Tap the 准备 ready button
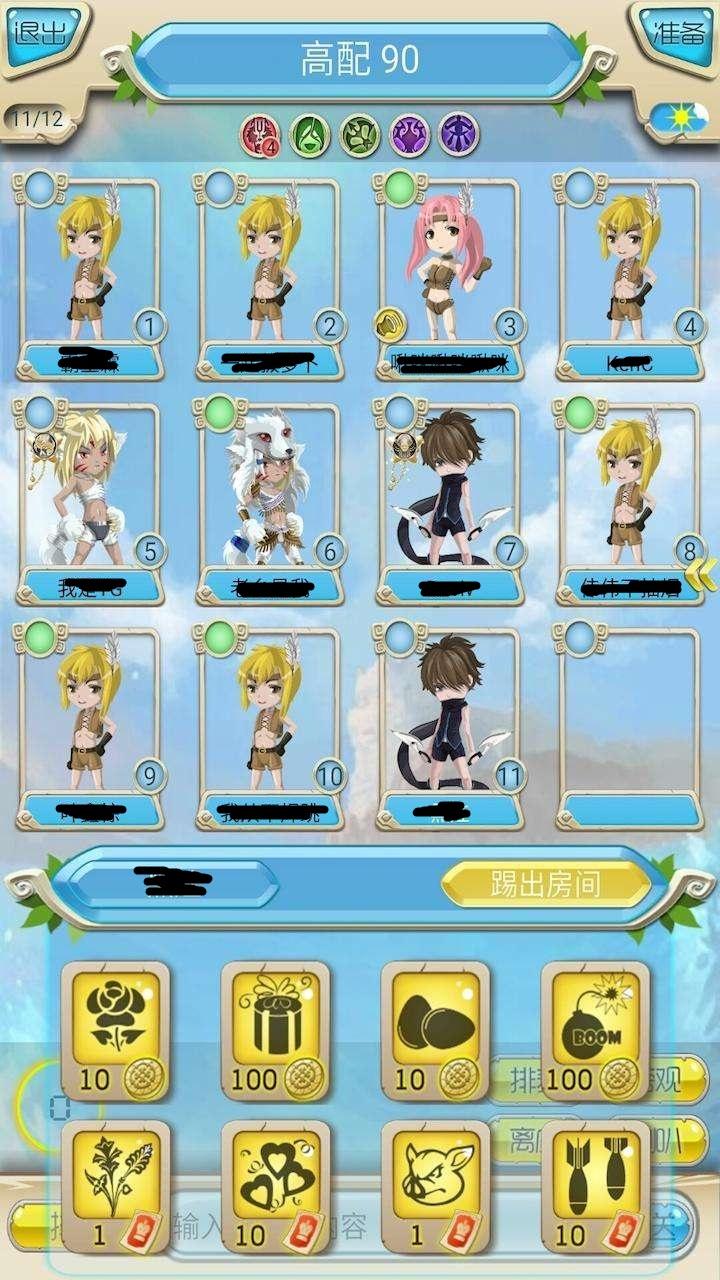Screen dimensions: 720x1280 pos(677,33)
